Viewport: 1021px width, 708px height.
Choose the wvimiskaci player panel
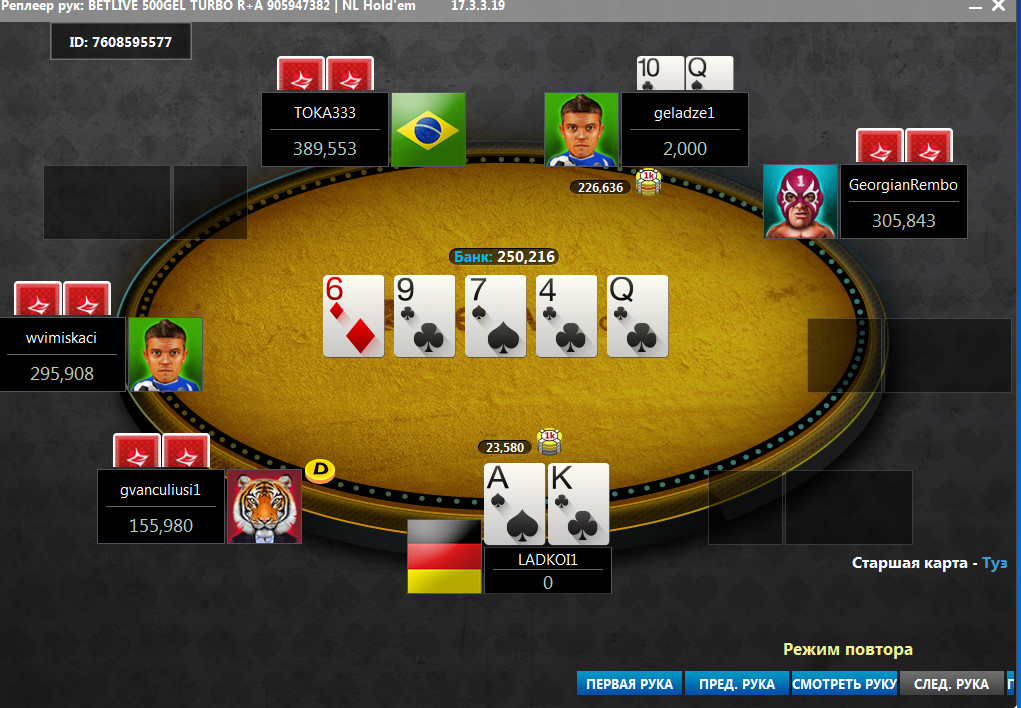coord(62,354)
